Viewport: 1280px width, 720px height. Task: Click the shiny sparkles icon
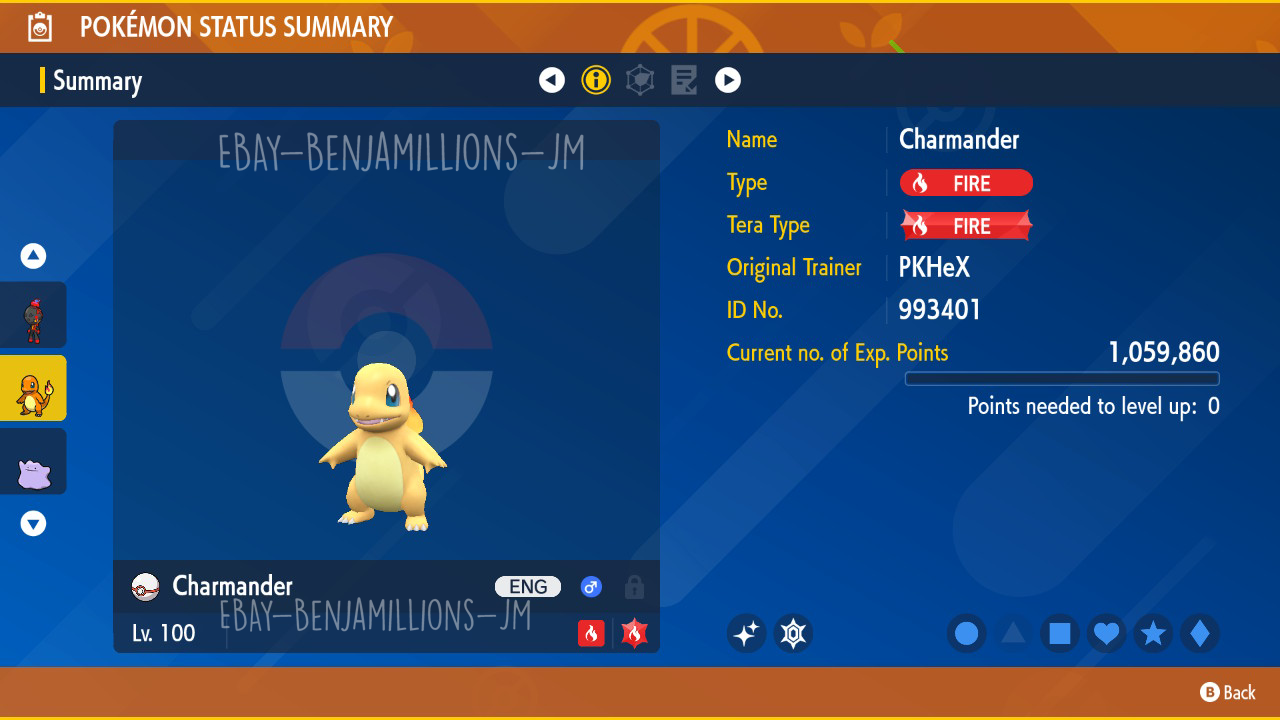[747, 633]
